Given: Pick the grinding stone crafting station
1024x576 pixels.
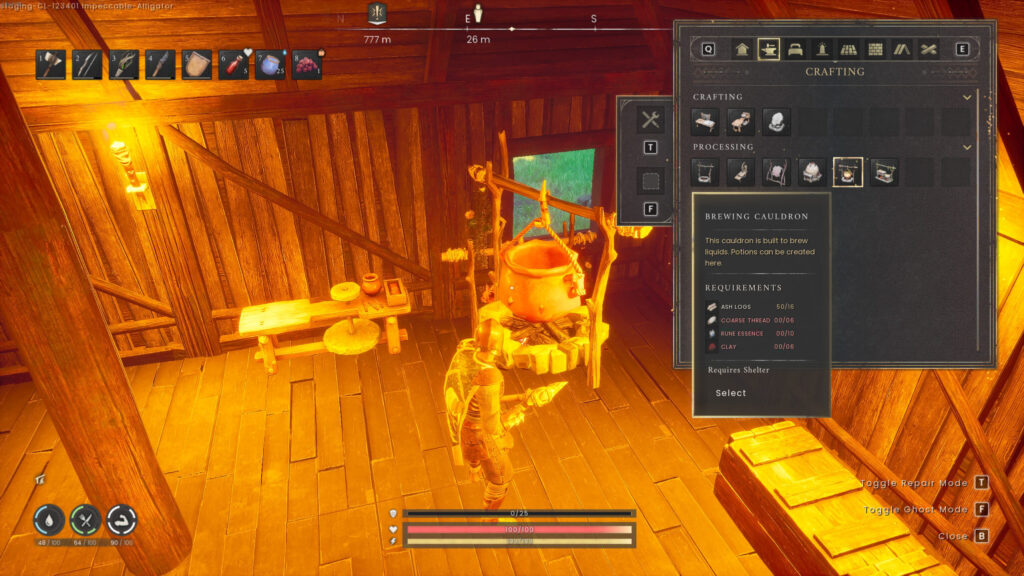Looking at the screenshot, I should (x=777, y=122).
